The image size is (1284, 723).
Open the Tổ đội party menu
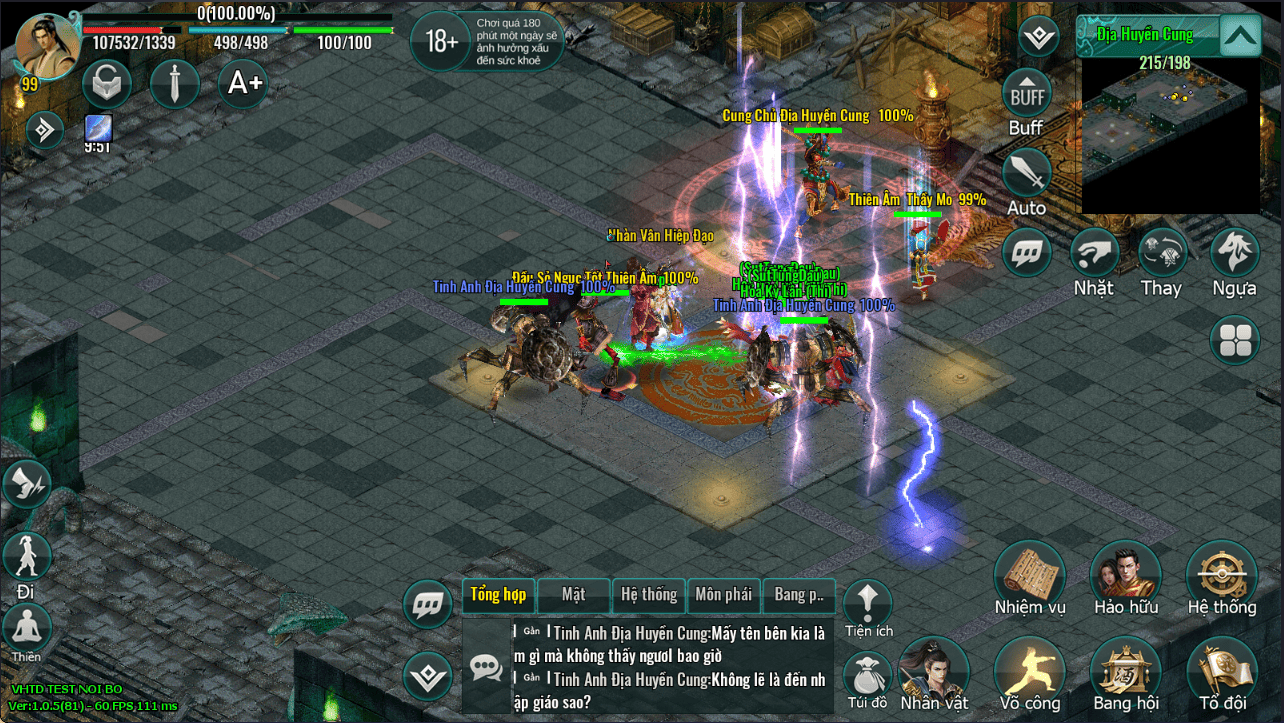pyautogui.click(x=1221, y=669)
